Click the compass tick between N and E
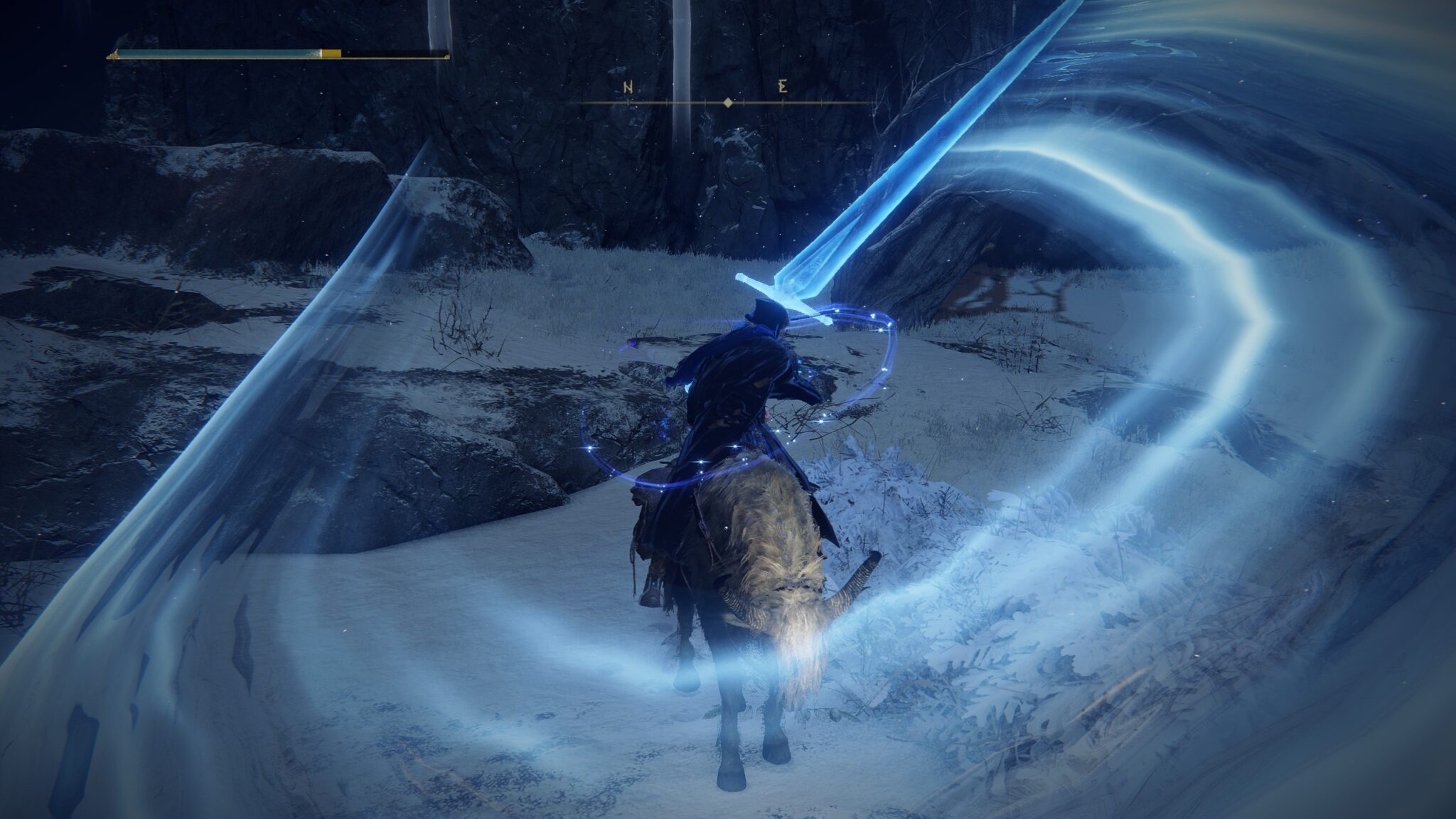 (x=704, y=102)
